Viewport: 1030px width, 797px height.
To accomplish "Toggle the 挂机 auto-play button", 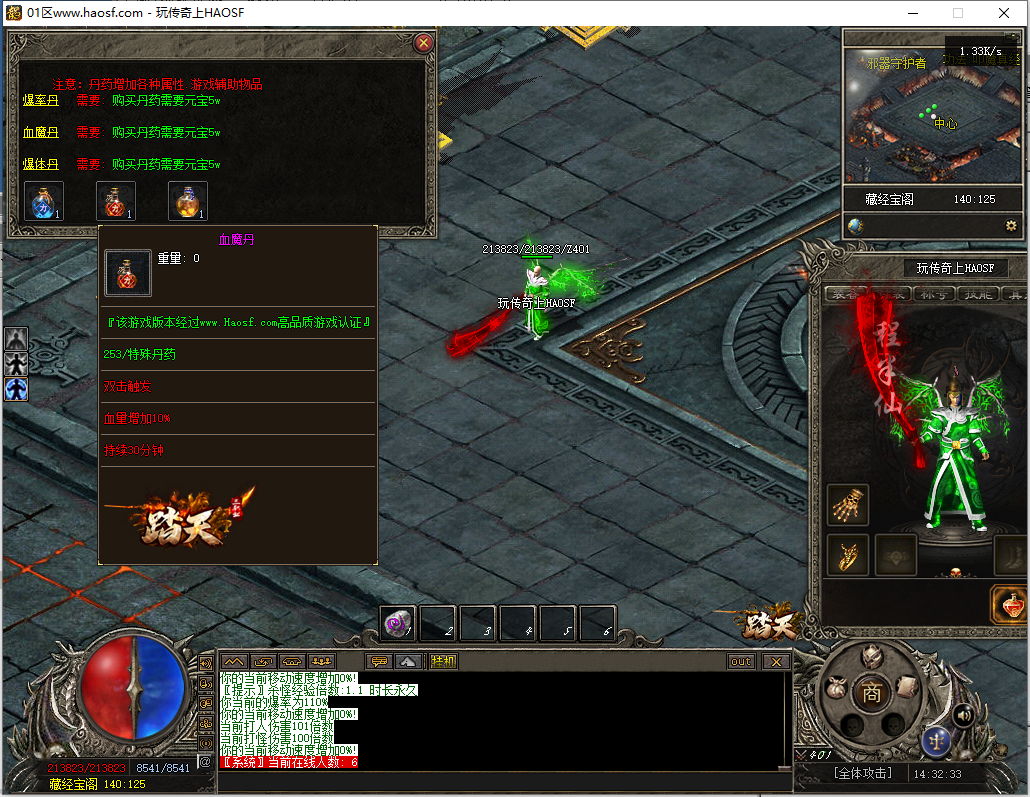I will pyautogui.click(x=443, y=661).
